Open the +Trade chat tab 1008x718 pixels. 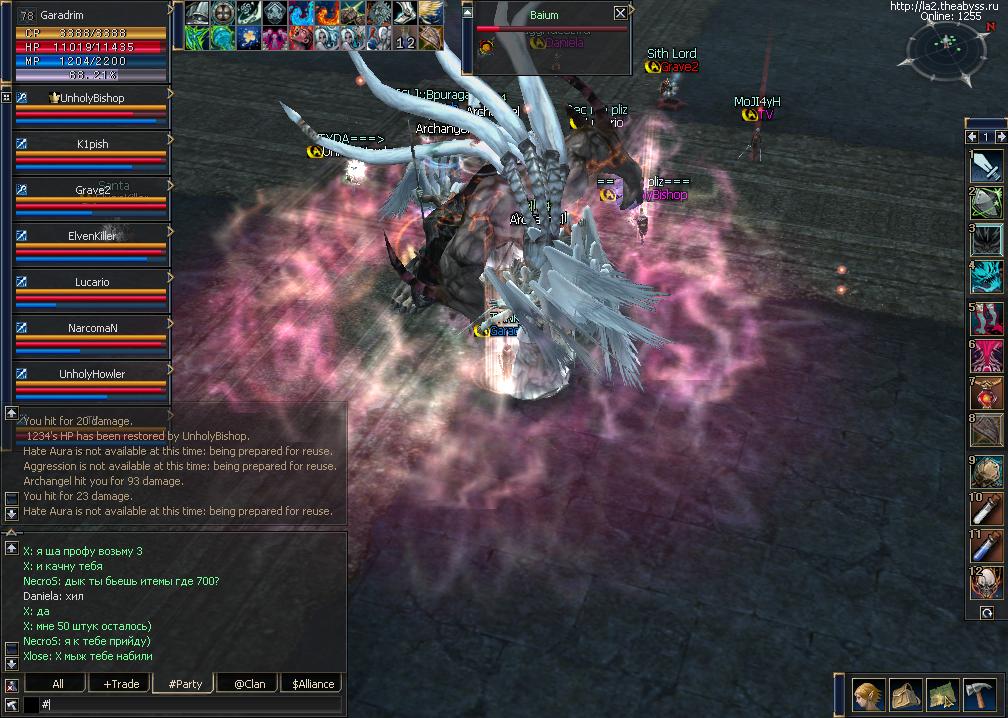(x=120, y=684)
